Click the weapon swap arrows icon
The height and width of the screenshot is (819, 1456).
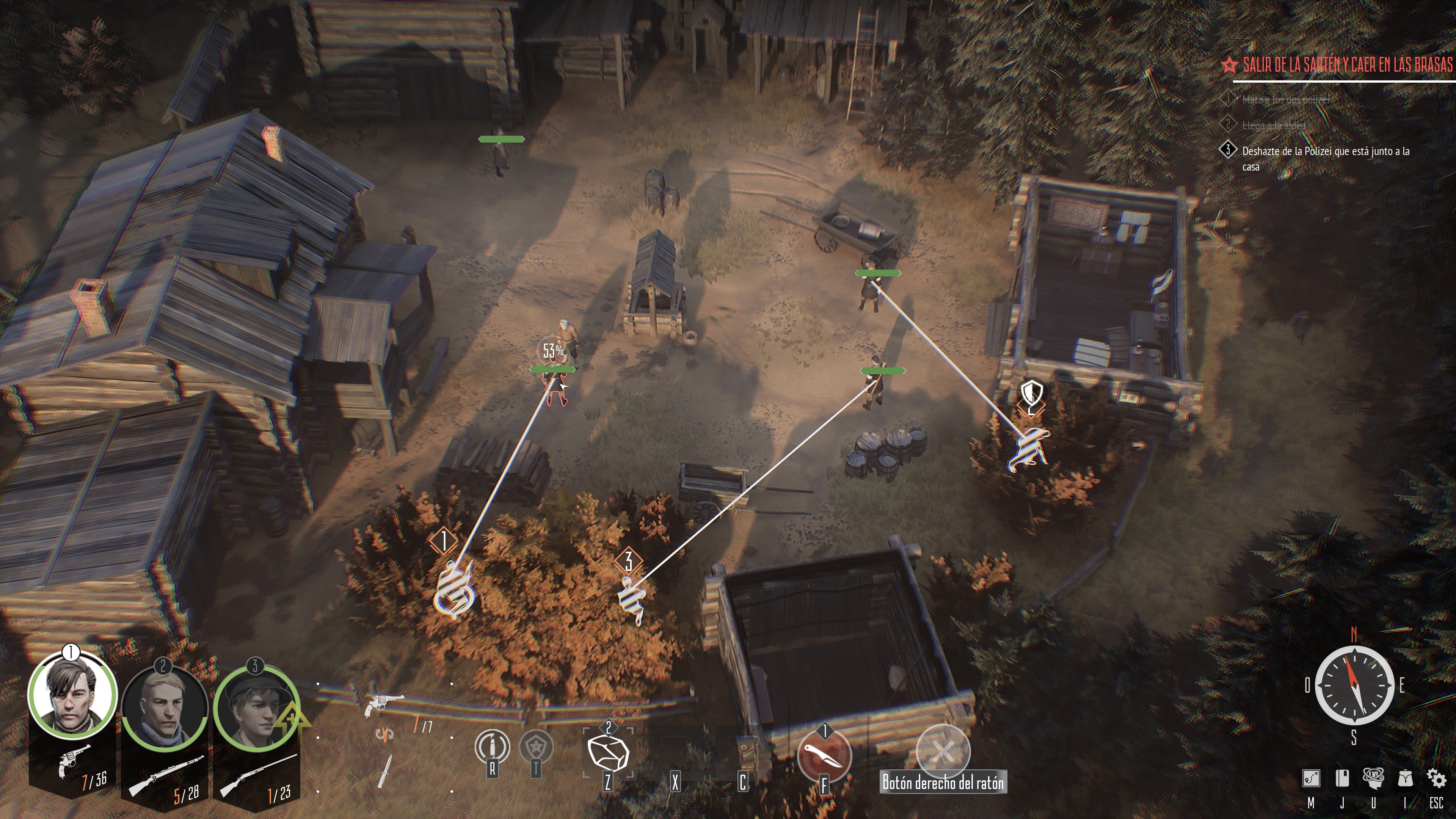(x=384, y=734)
